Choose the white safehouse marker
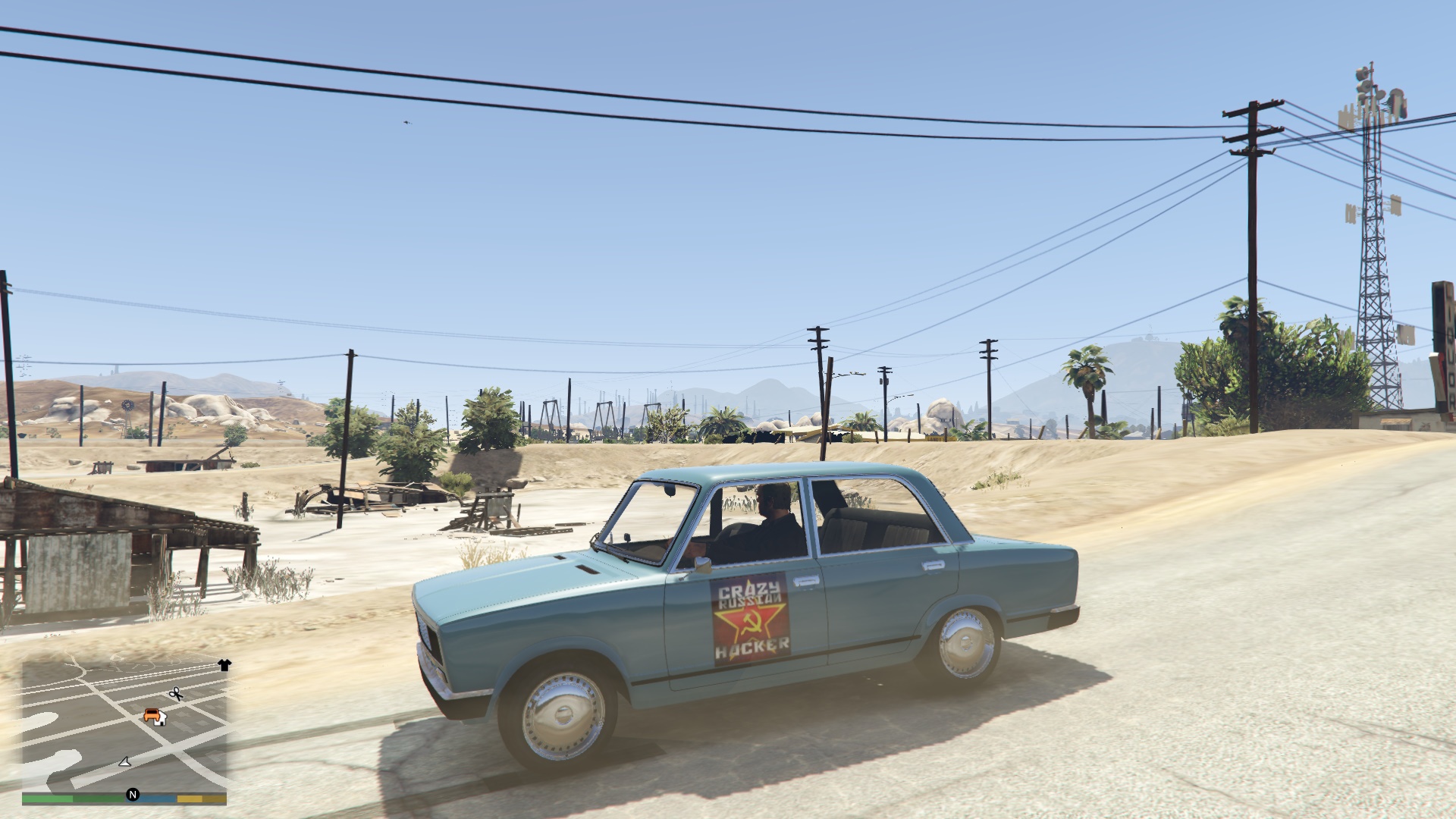 coord(161,720)
